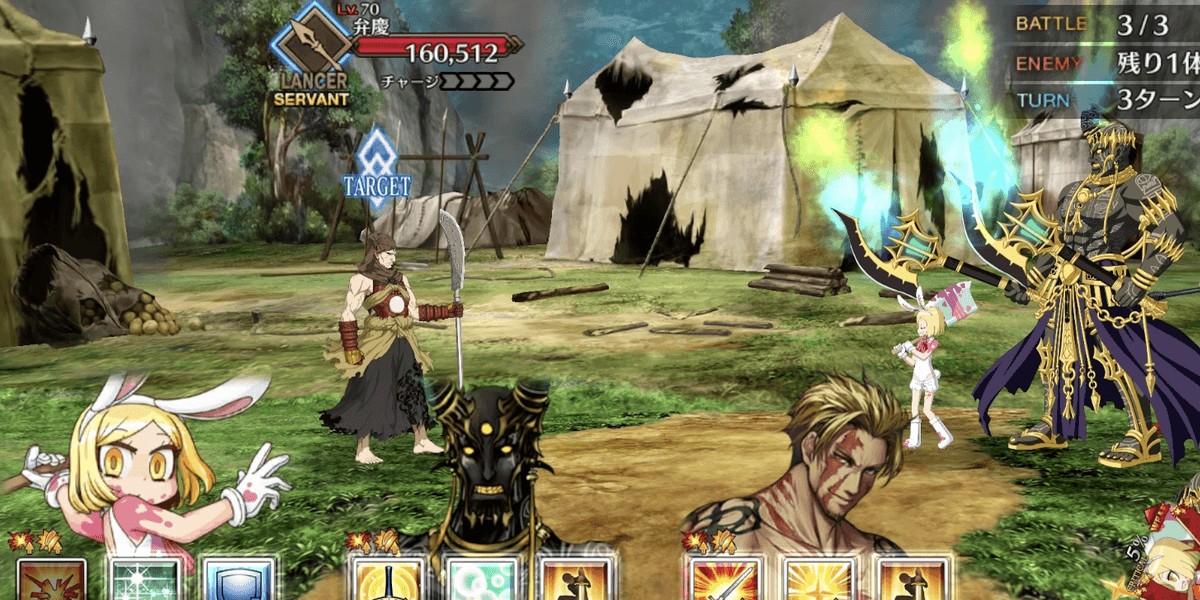Select the targeted enemy Lancer Benkei
The width and height of the screenshot is (1200, 600).
(393, 340)
